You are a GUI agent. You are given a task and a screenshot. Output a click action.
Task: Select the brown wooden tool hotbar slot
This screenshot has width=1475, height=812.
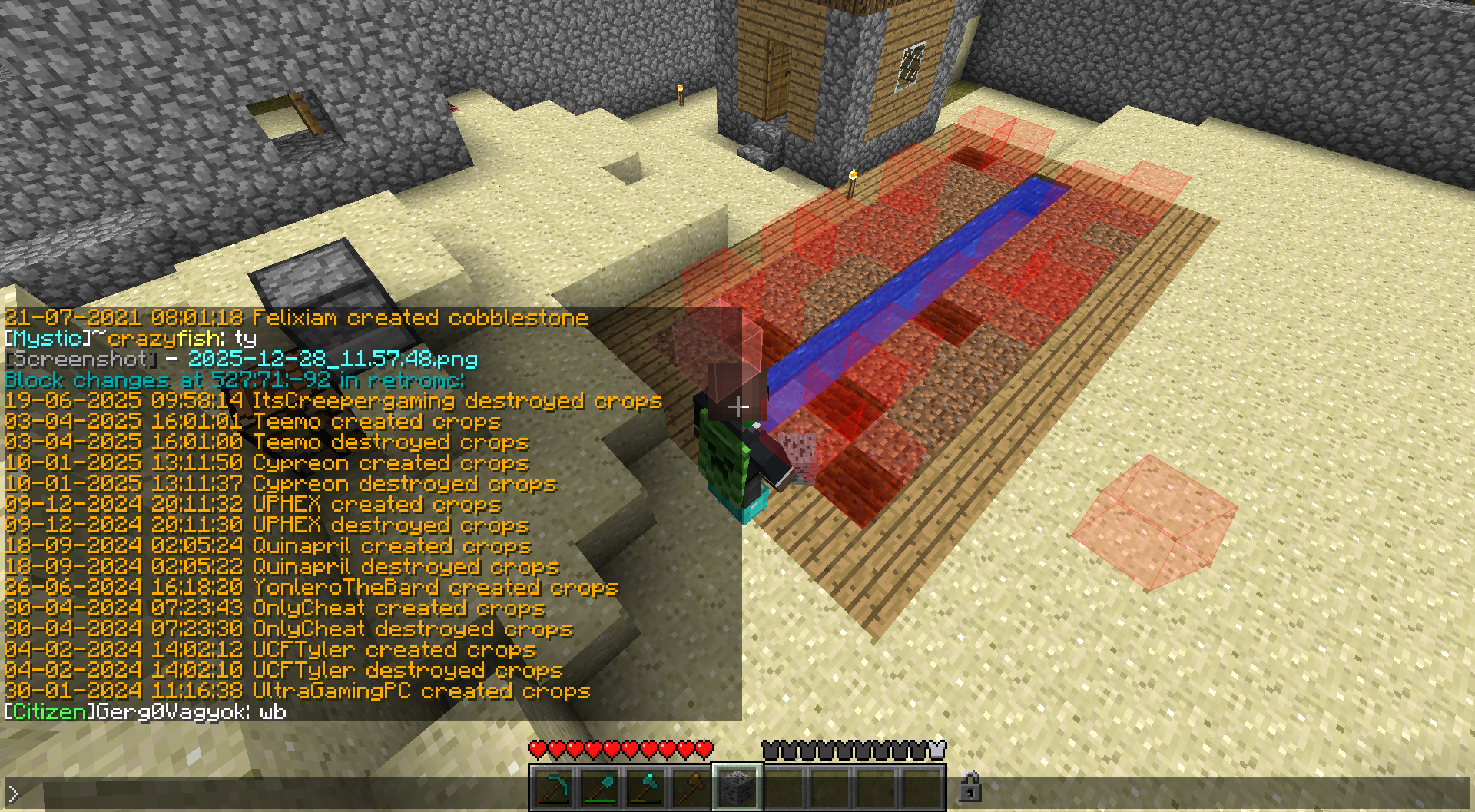point(691,788)
